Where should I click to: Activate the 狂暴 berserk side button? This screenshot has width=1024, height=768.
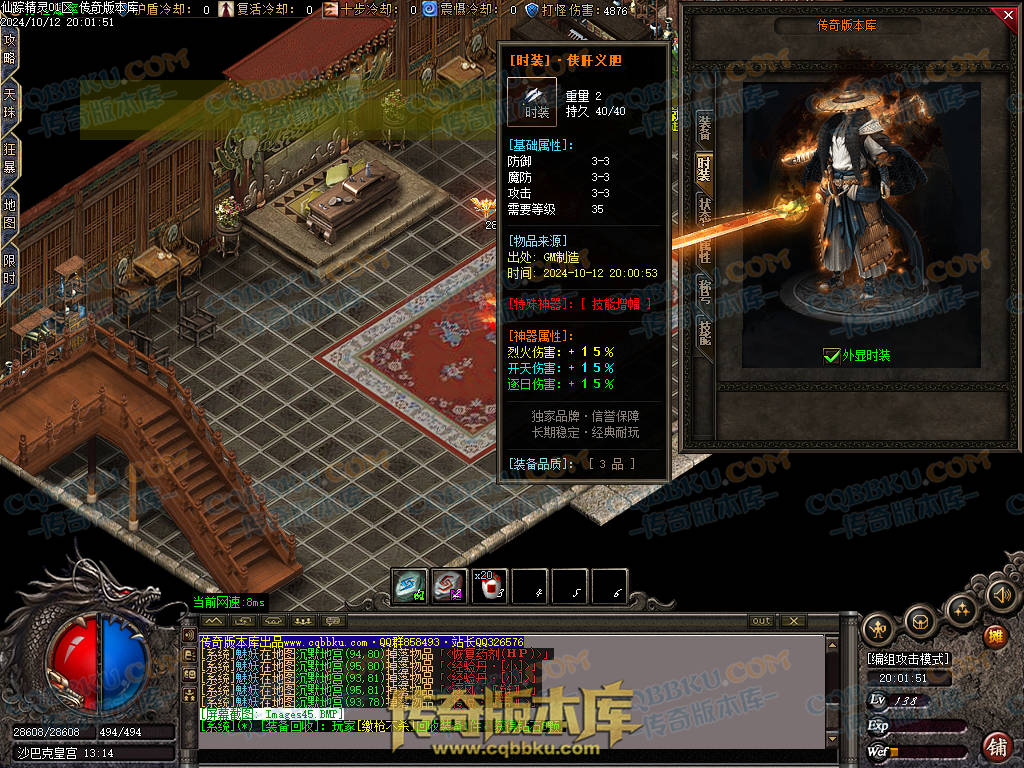(10, 162)
